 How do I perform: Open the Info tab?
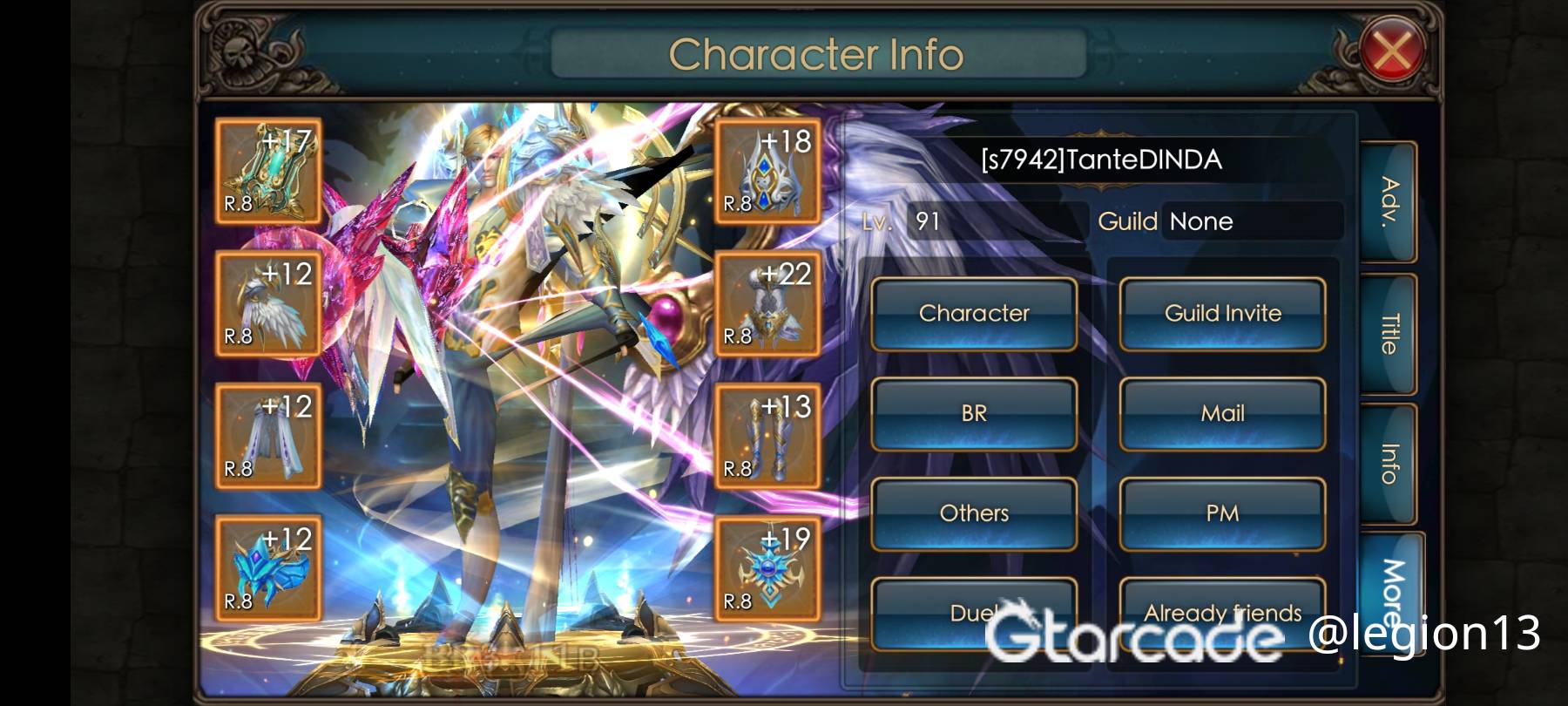click(1389, 465)
